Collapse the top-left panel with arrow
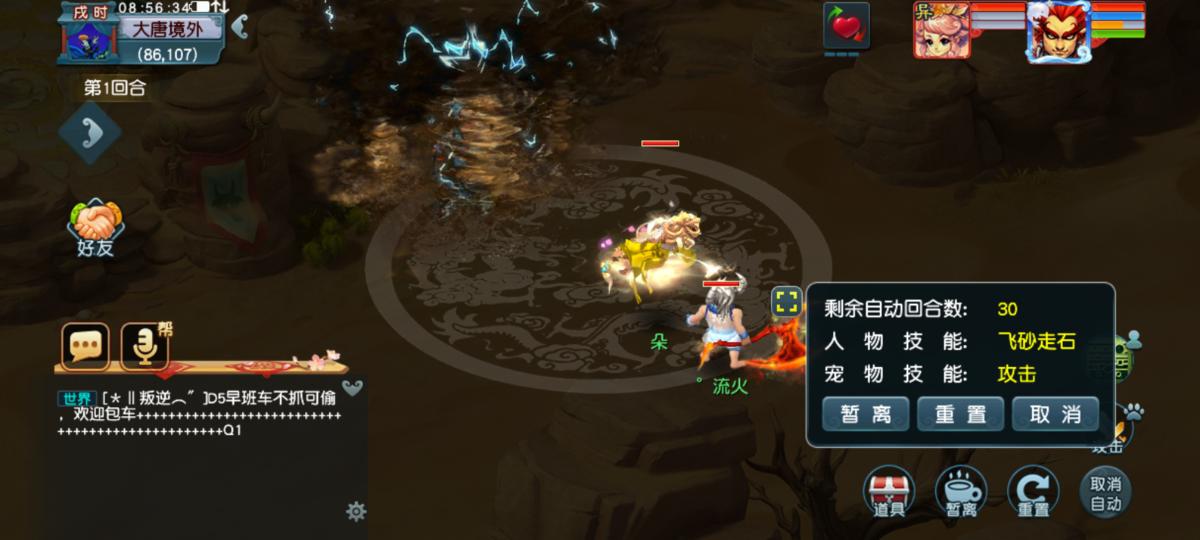 tap(239, 27)
